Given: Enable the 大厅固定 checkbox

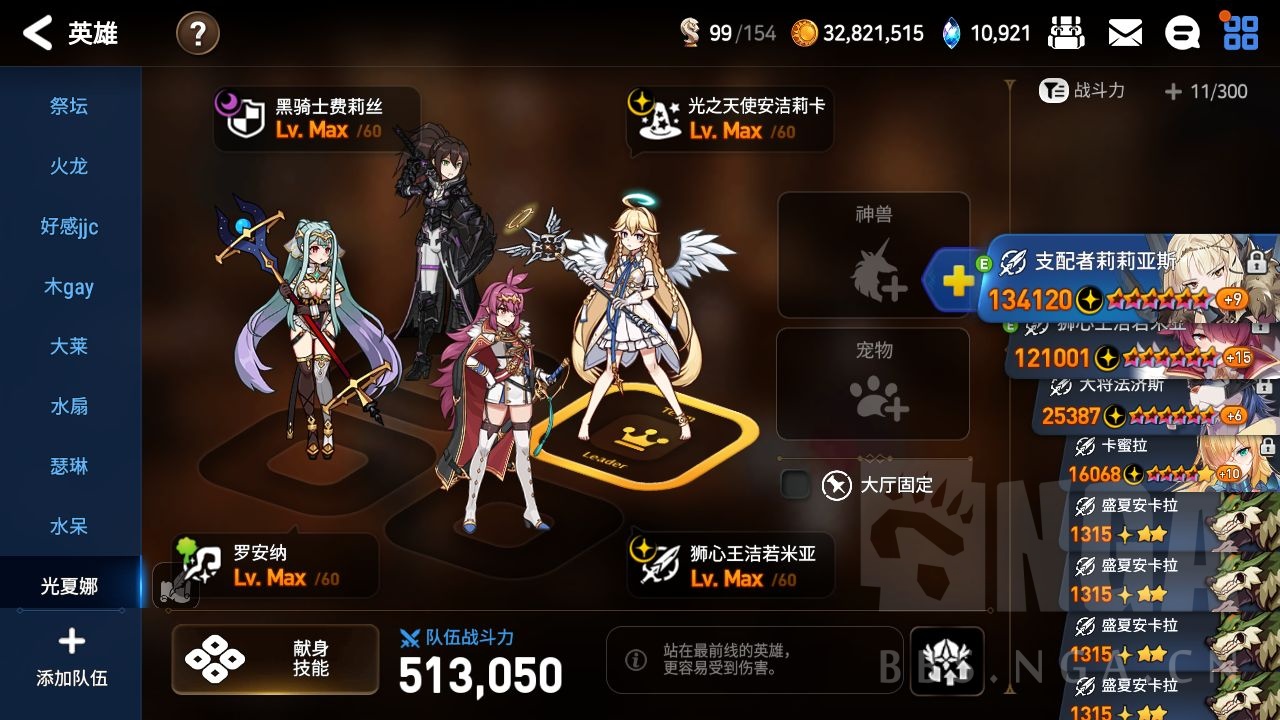Looking at the screenshot, I should (x=795, y=484).
